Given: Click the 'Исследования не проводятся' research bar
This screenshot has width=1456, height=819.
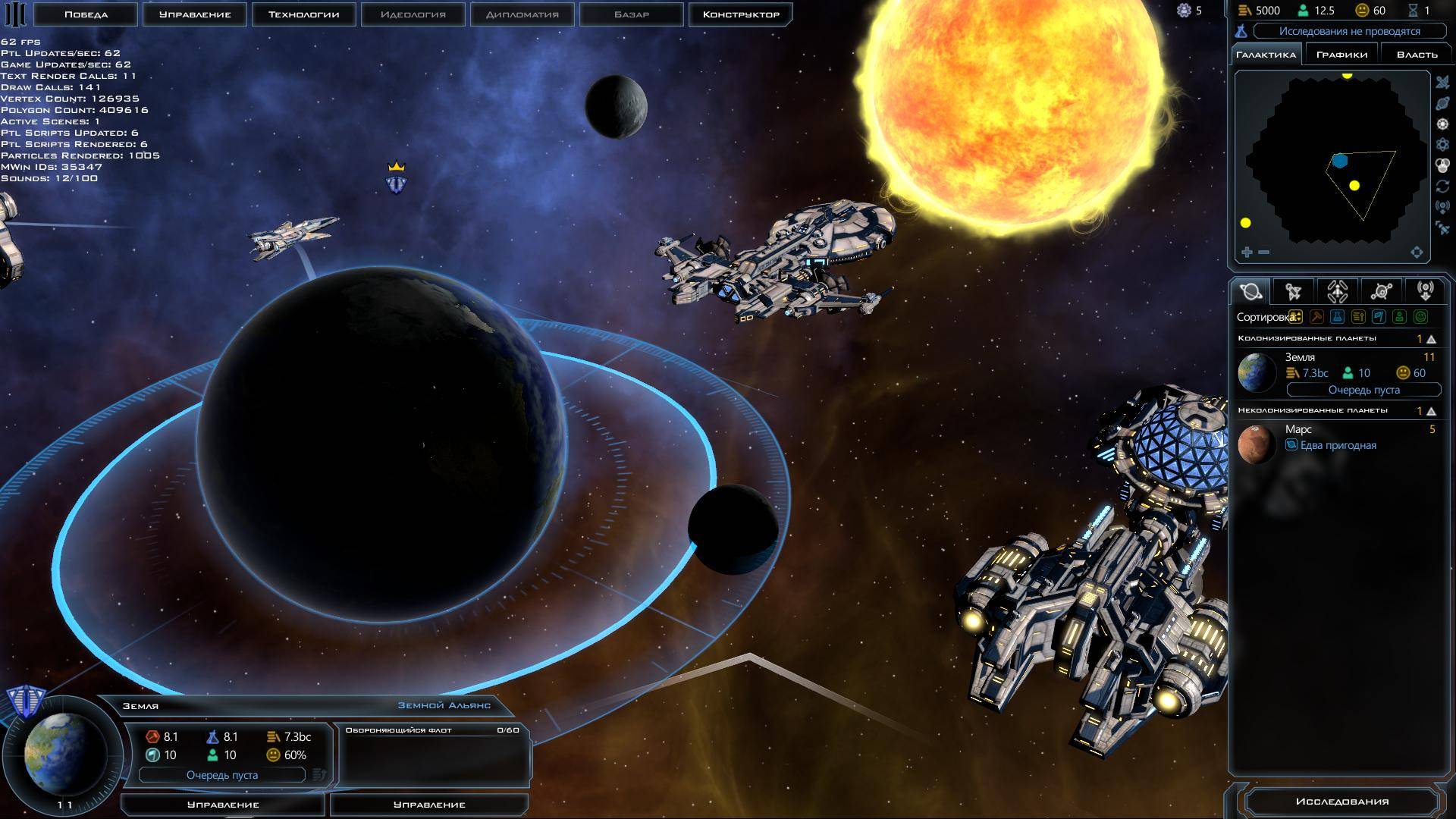Looking at the screenshot, I should [1349, 31].
